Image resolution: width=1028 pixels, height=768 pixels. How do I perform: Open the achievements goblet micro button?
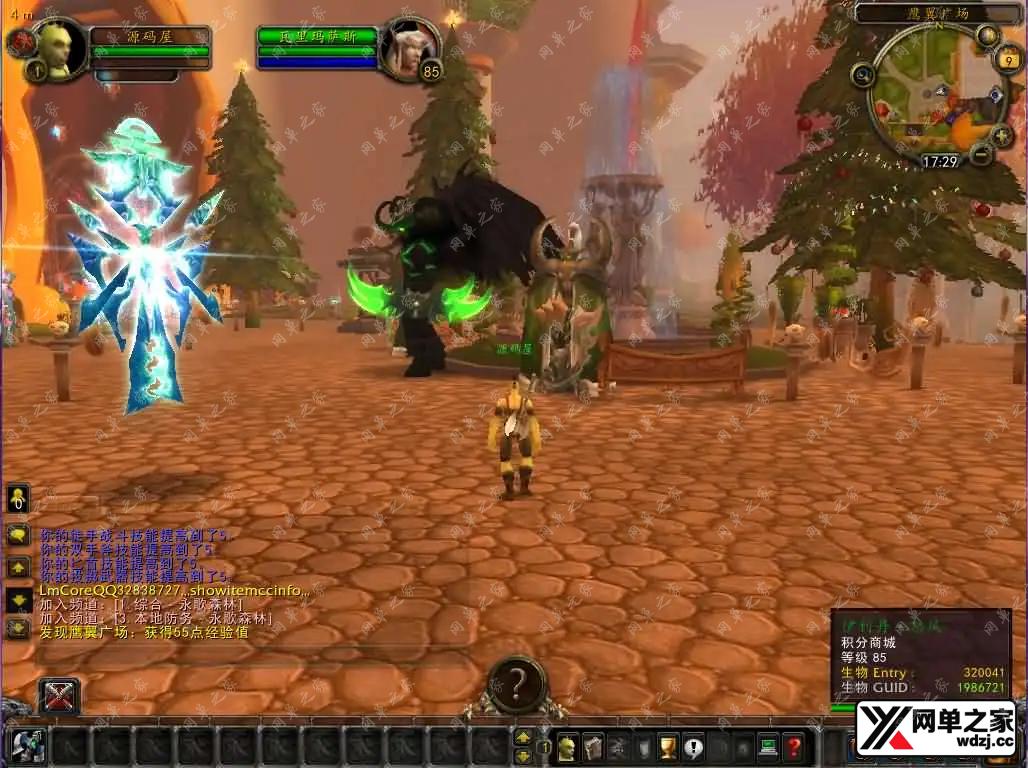[668, 746]
